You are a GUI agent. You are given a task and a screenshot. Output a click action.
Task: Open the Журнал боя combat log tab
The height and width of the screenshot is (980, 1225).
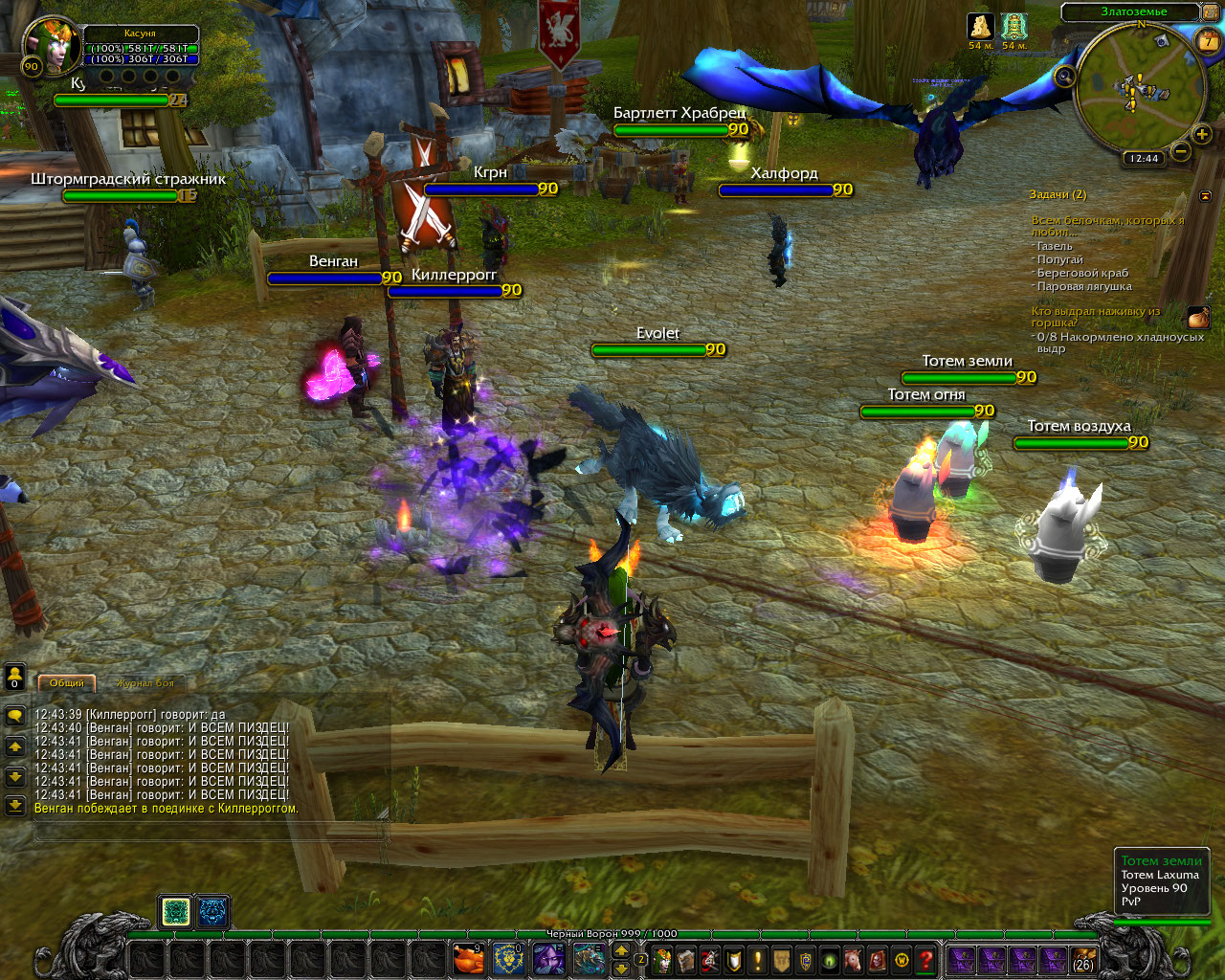point(145,683)
